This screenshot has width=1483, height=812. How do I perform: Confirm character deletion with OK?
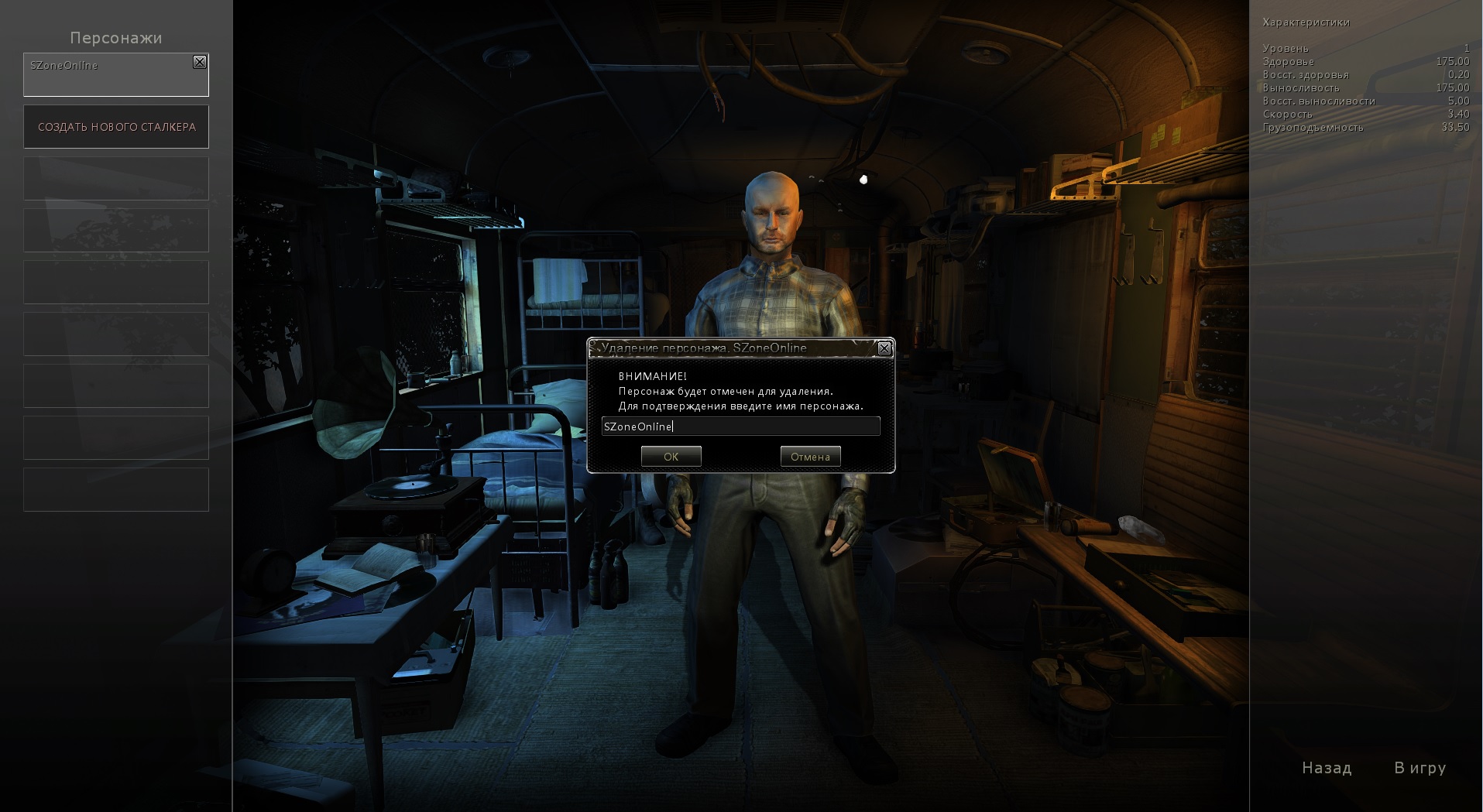coord(671,457)
